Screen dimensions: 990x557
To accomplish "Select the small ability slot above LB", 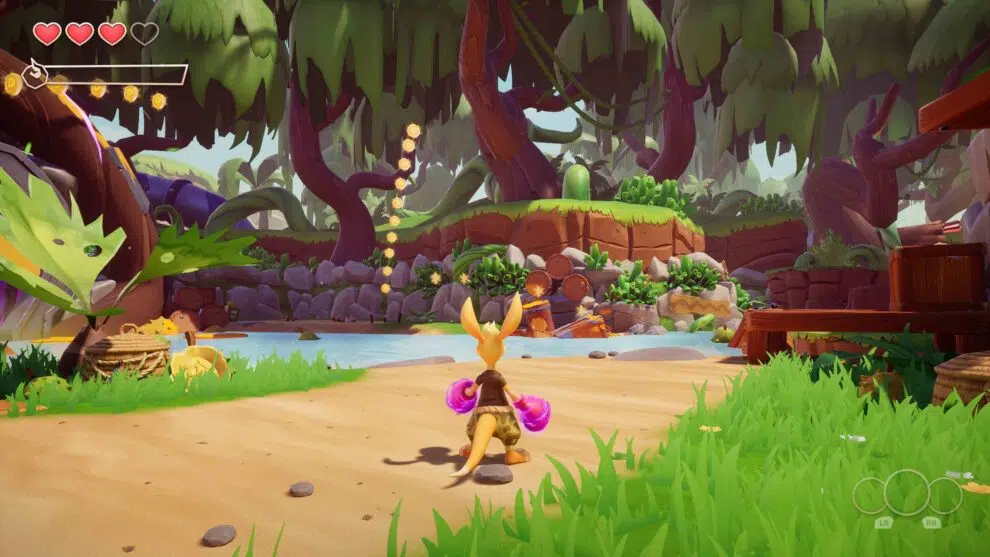I will [x=869, y=496].
